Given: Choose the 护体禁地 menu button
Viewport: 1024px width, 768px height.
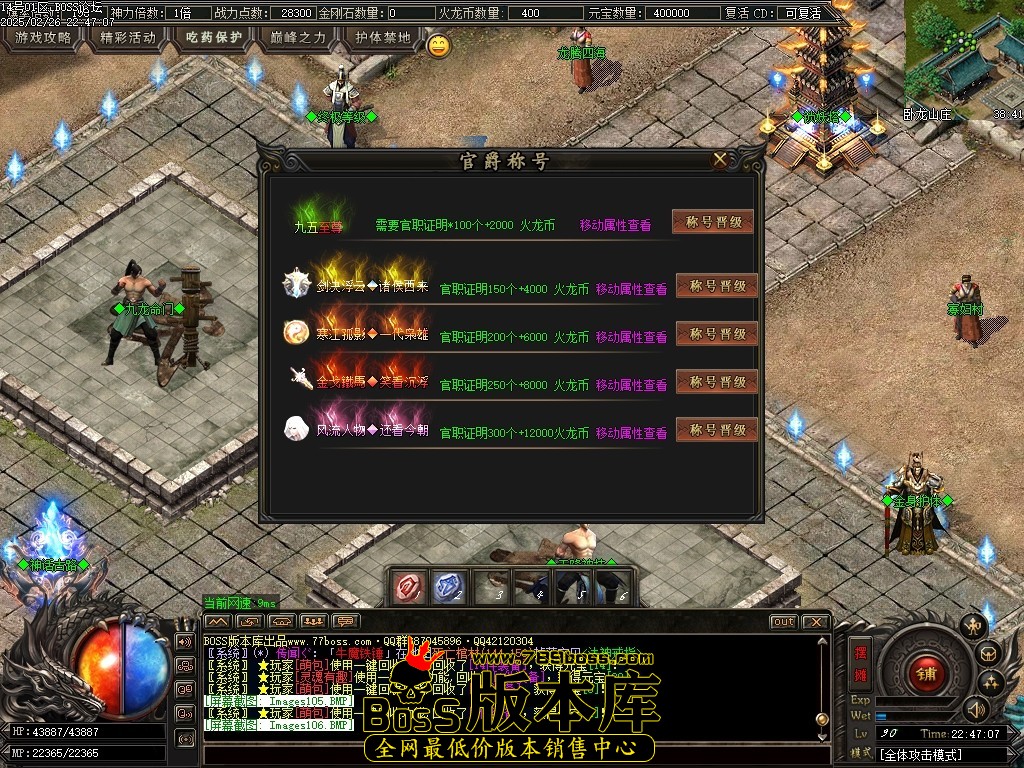Looking at the screenshot, I should click(383, 38).
